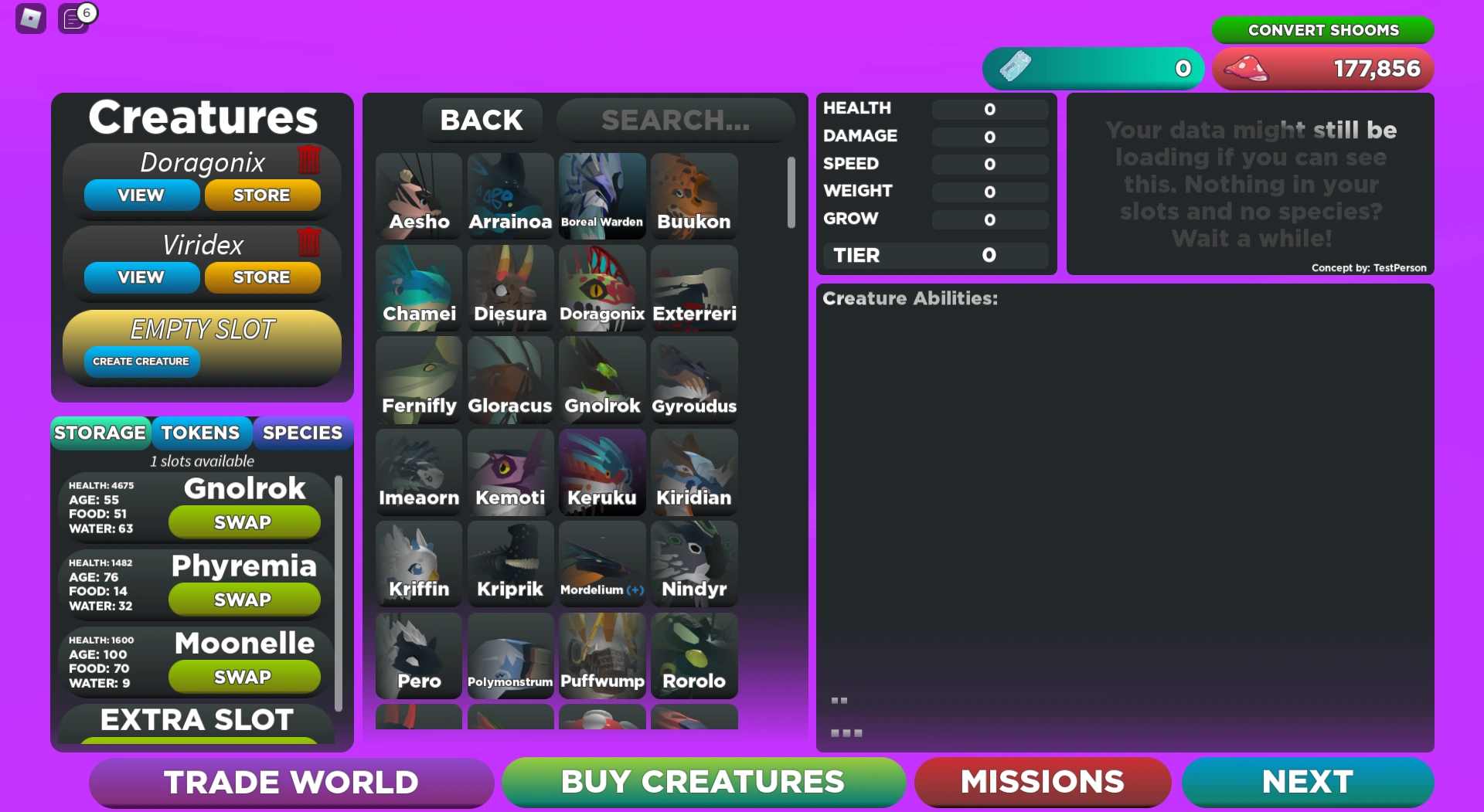
Task: View the Doragonix creature
Action: point(141,195)
